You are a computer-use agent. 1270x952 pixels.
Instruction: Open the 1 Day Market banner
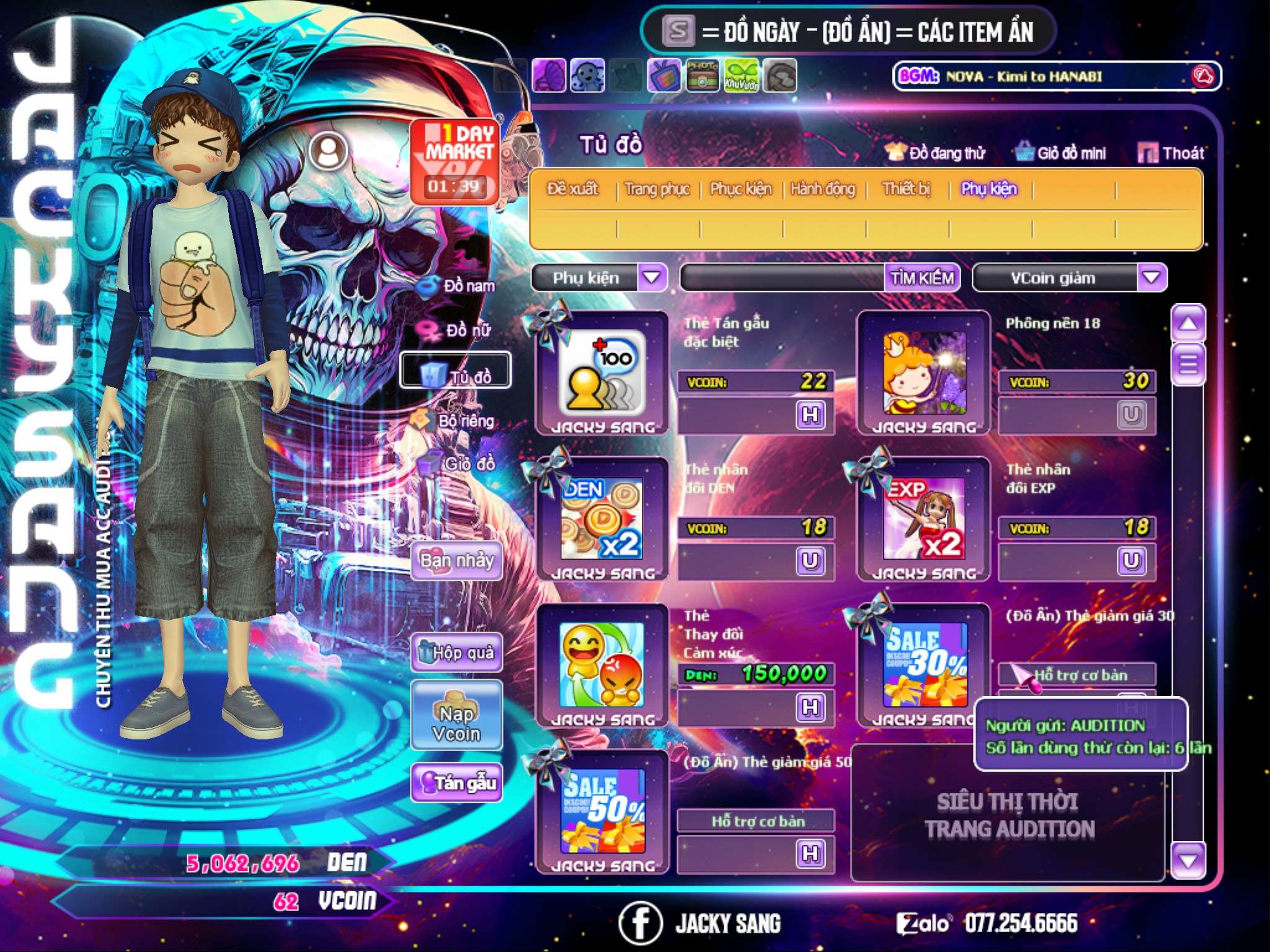(x=455, y=160)
